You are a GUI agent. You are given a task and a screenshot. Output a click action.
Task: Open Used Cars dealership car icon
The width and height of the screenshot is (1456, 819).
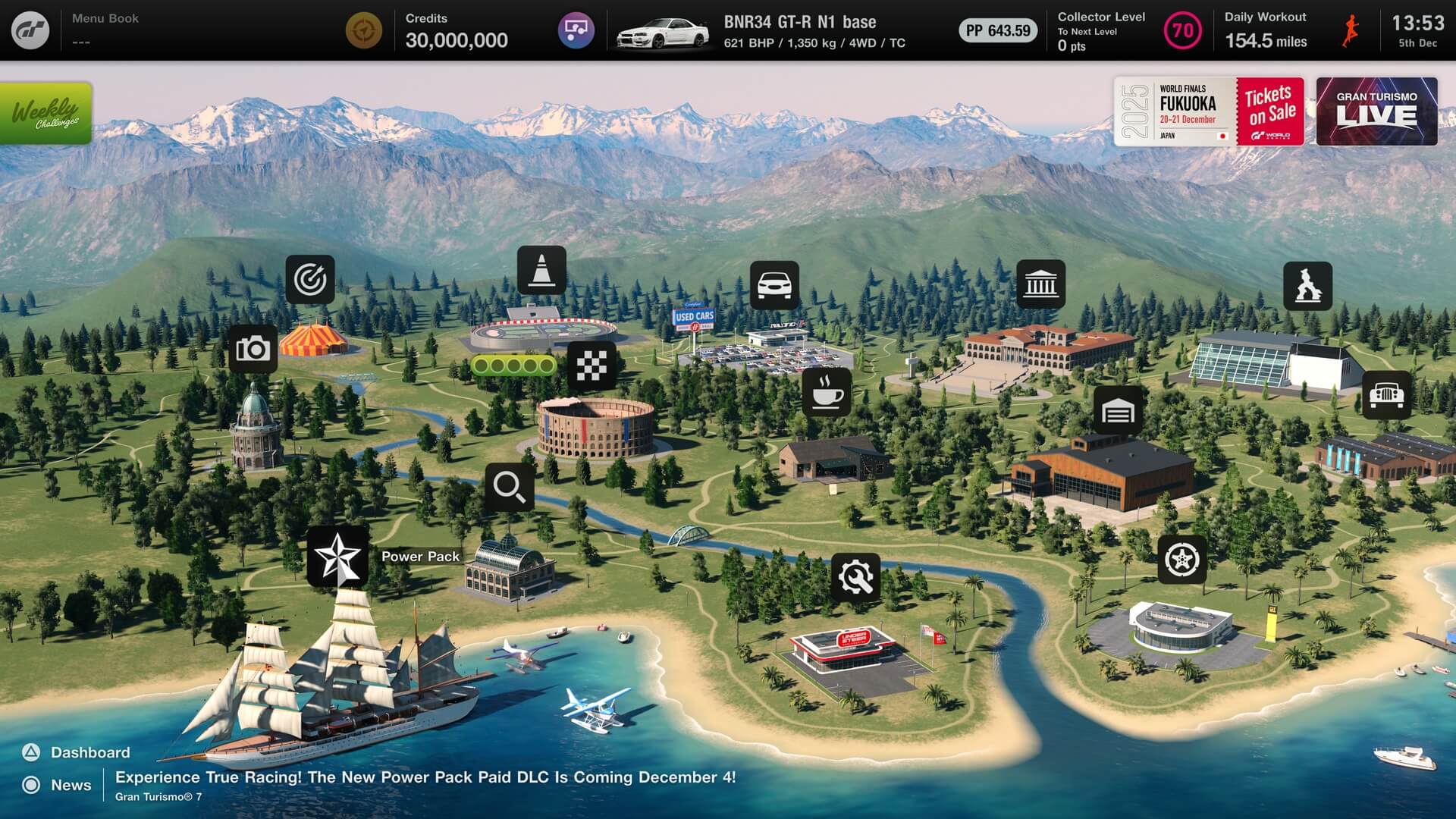click(774, 285)
